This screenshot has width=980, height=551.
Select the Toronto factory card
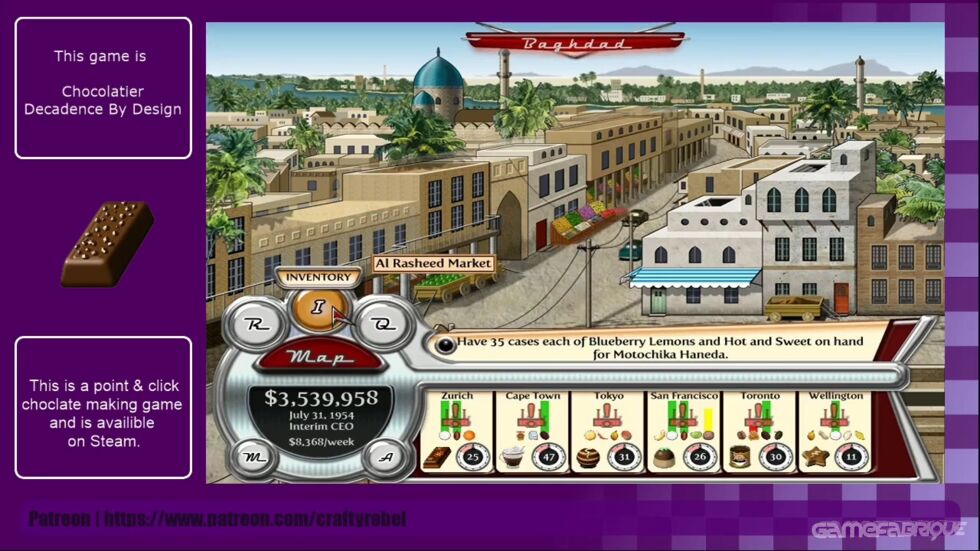pos(759,431)
